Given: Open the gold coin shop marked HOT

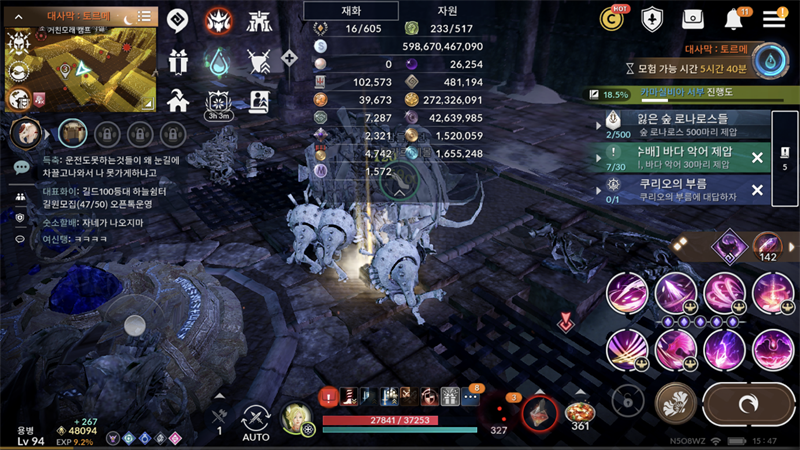Looking at the screenshot, I should tap(611, 18).
